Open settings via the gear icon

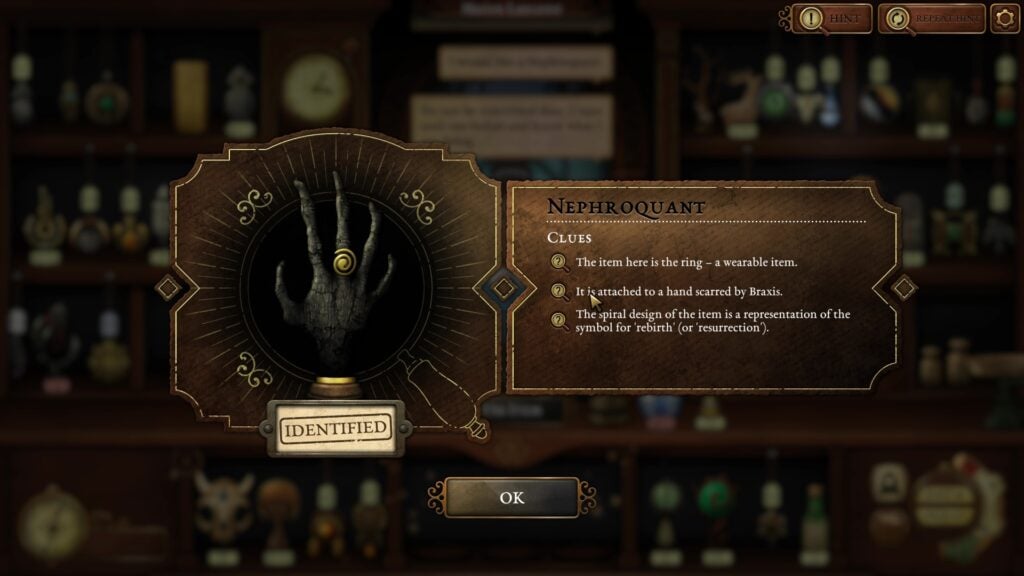(x=1004, y=18)
